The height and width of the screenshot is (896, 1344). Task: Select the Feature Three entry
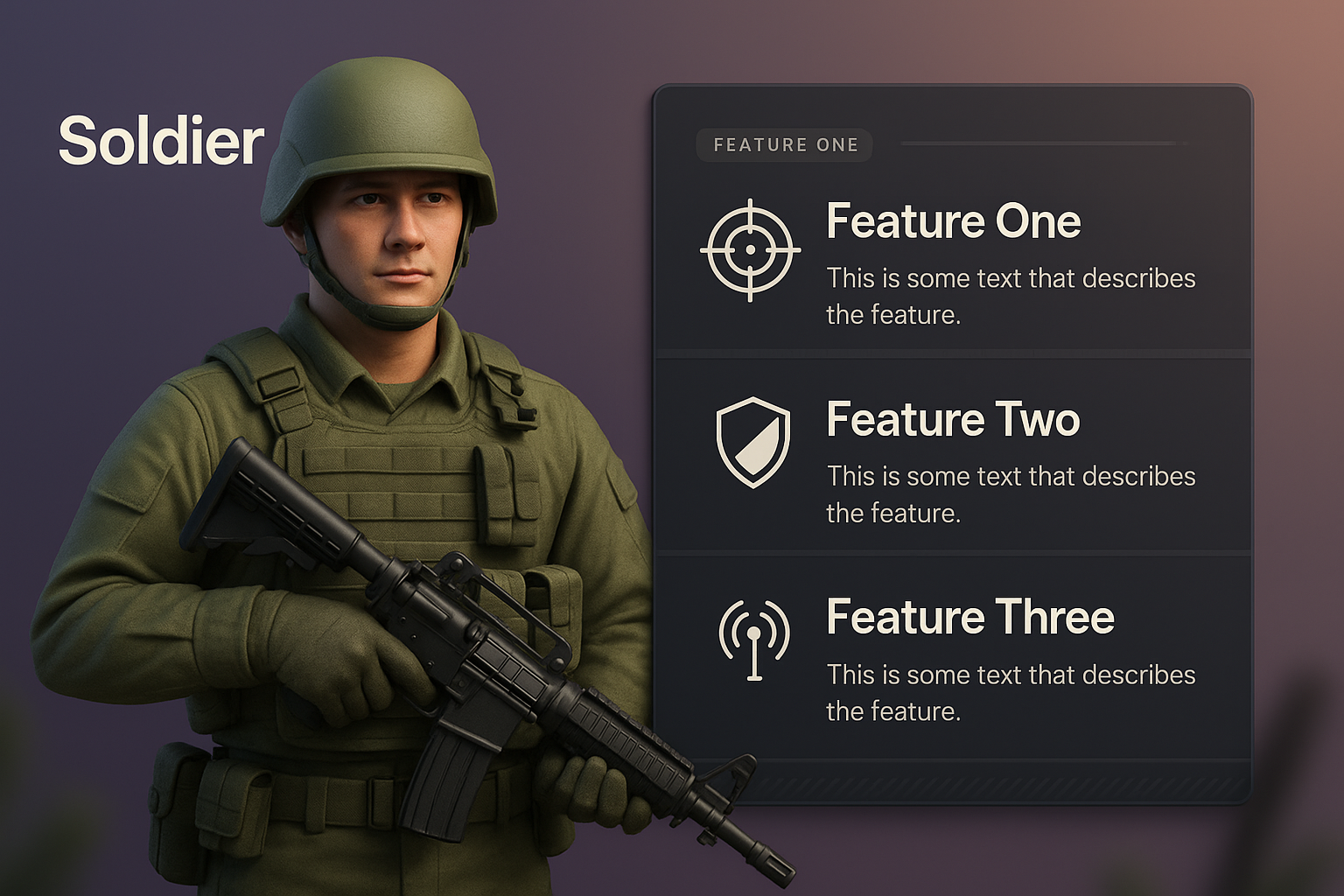pyautogui.click(x=970, y=618)
